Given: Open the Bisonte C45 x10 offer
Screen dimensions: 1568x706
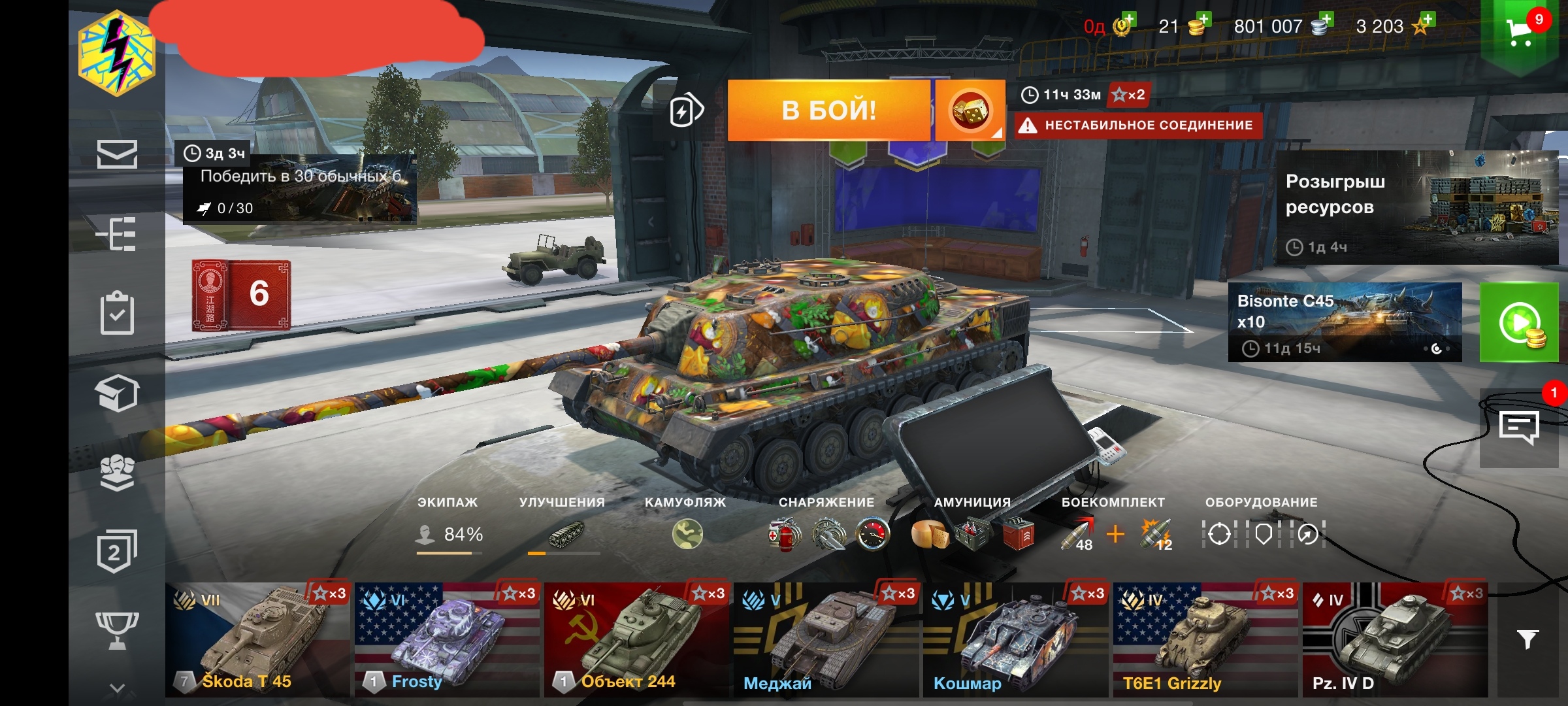Looking at the screenshot, I should point(1345,322).
